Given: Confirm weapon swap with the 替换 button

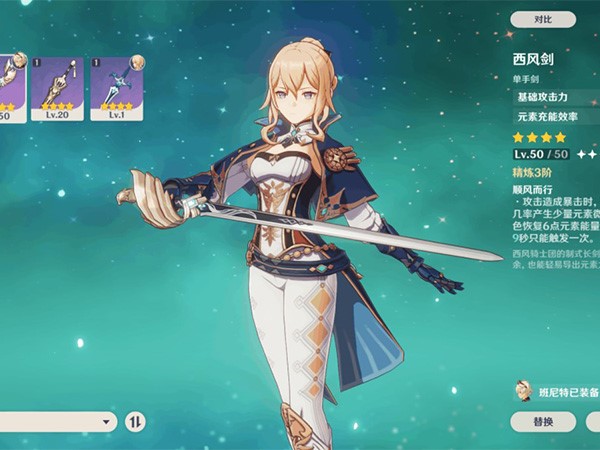Looking at the screenshot, I should [x=542, y=421].
